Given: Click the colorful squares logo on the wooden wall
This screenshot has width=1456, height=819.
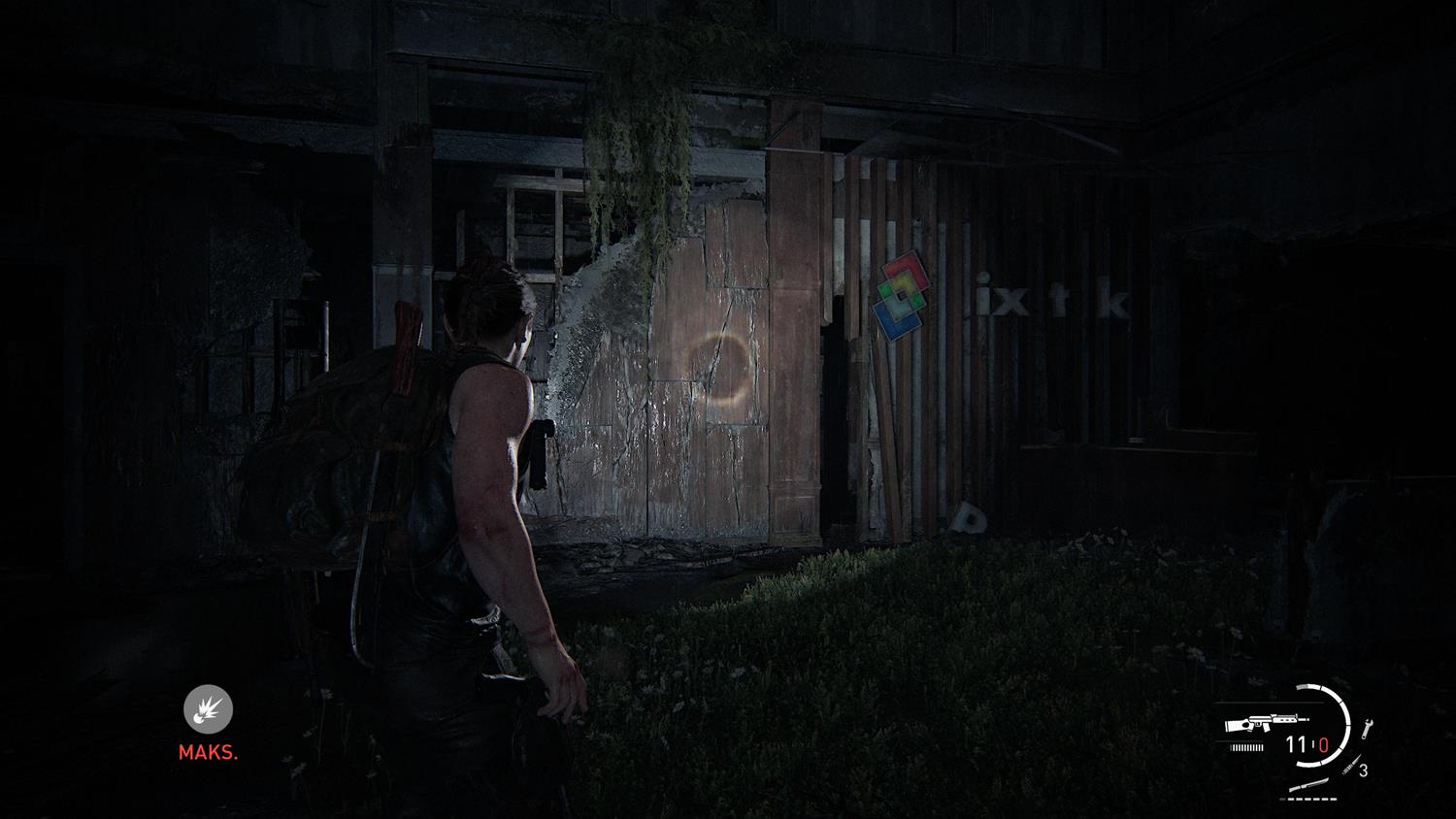Looking at the screenshot, I should click(900, 291).
